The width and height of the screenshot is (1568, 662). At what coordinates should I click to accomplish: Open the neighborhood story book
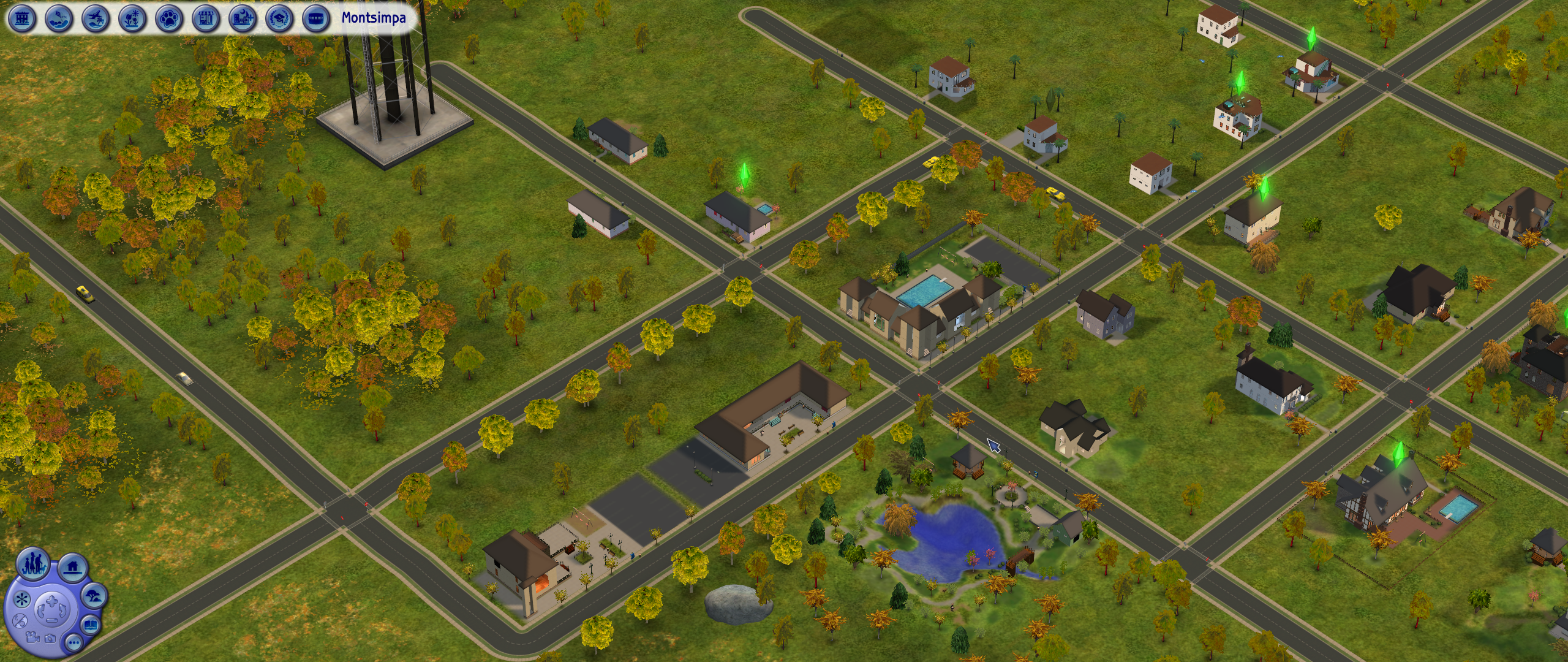coord(91,625)
